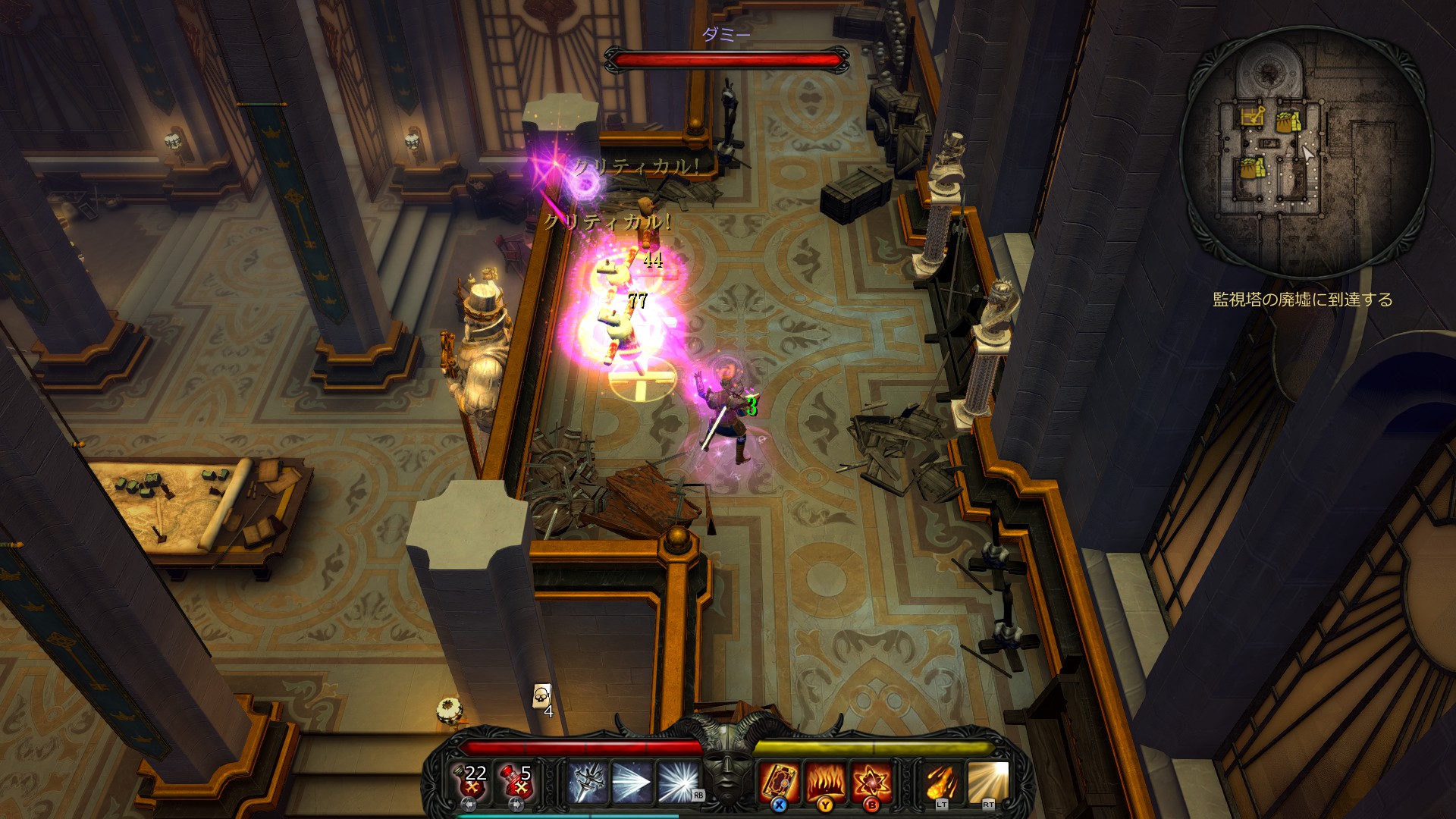This screenshot has height=819, width=1456.
Task: Activate the spellbook ability
Action: click(778, 782)
